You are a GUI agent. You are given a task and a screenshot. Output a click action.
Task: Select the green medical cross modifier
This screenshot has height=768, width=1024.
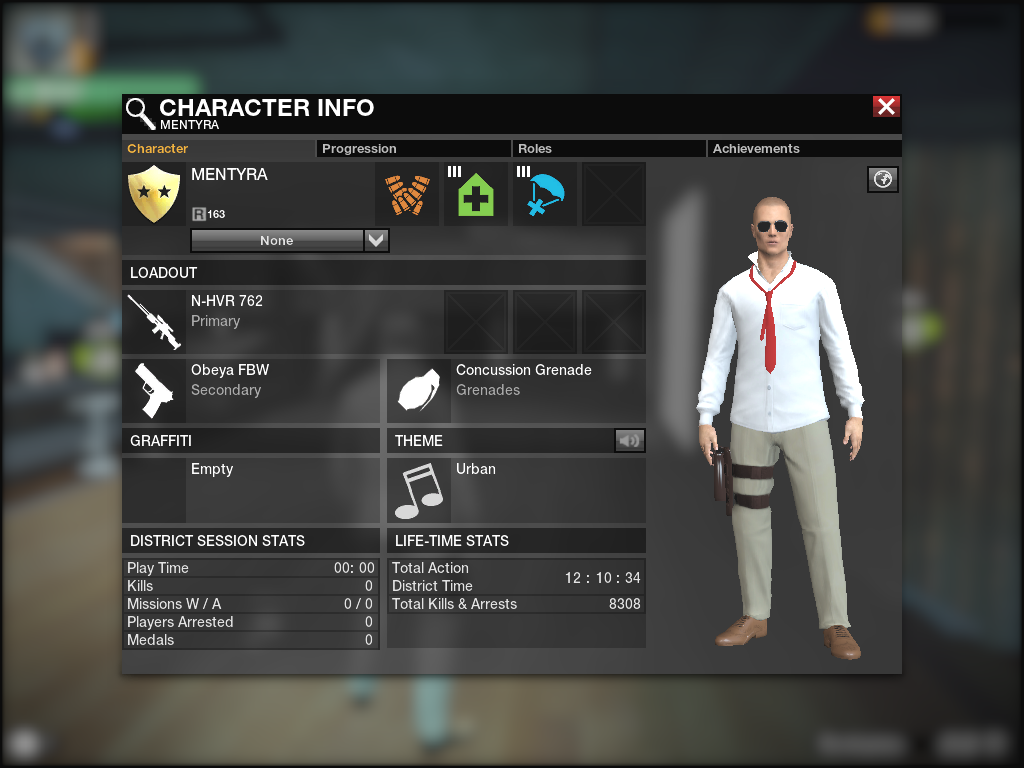476,195
